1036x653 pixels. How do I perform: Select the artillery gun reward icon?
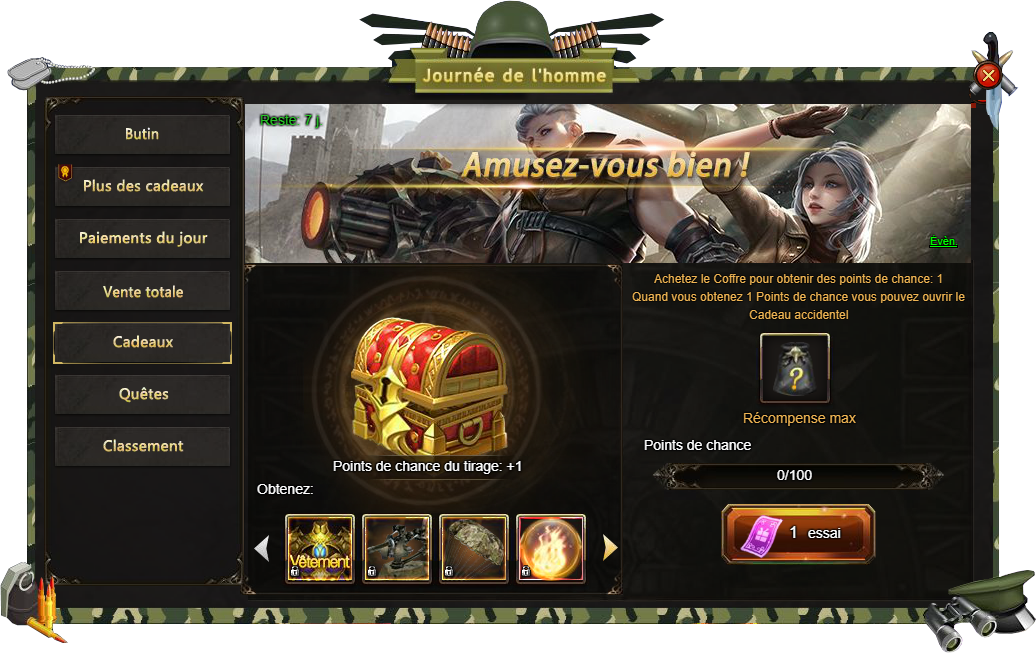coord(397,548)
